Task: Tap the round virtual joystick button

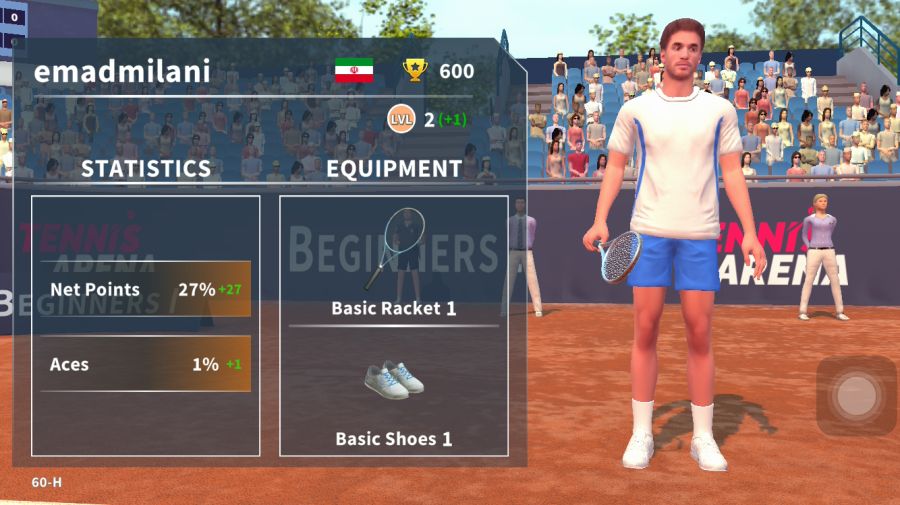Action: 856,396
